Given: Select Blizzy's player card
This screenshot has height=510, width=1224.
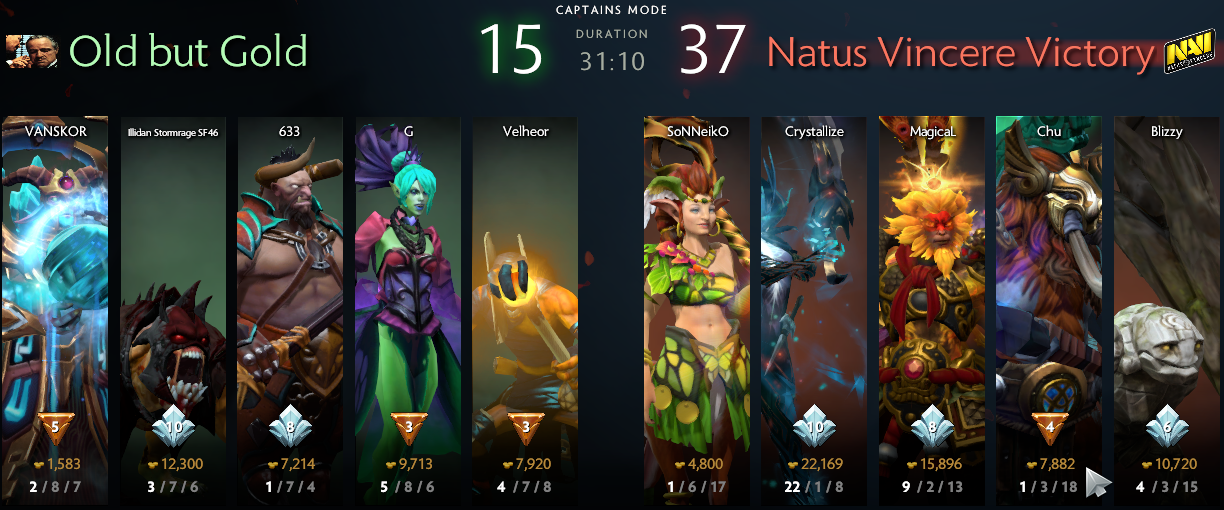Looking at the screenshot, I should click(x=1166, y=300).
